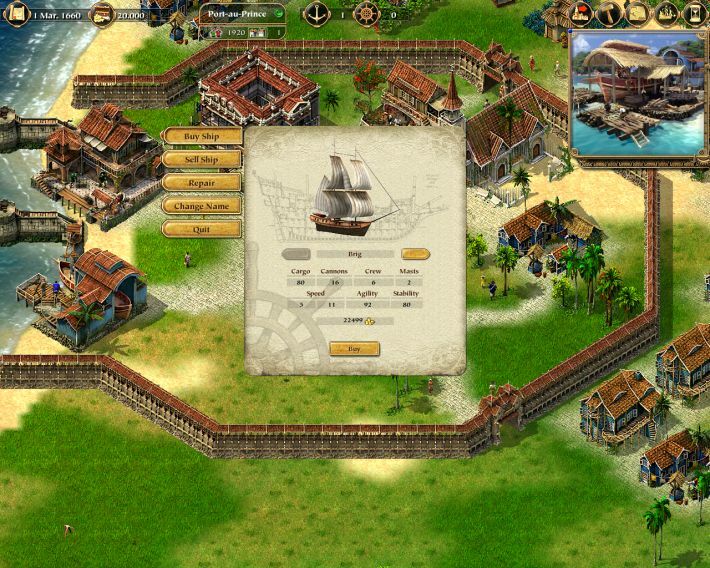Select Change Name in the shipyard menu
710x568 pixels.
201,206
